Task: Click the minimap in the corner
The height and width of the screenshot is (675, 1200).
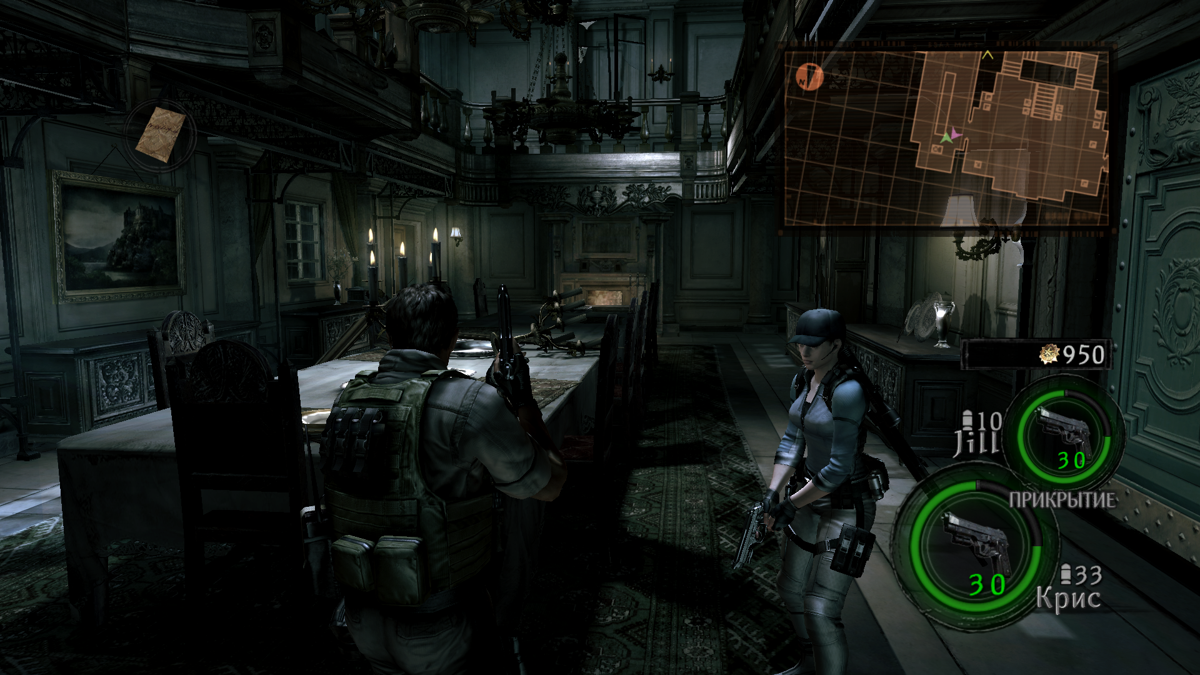Action: click(x=946, y=137)
